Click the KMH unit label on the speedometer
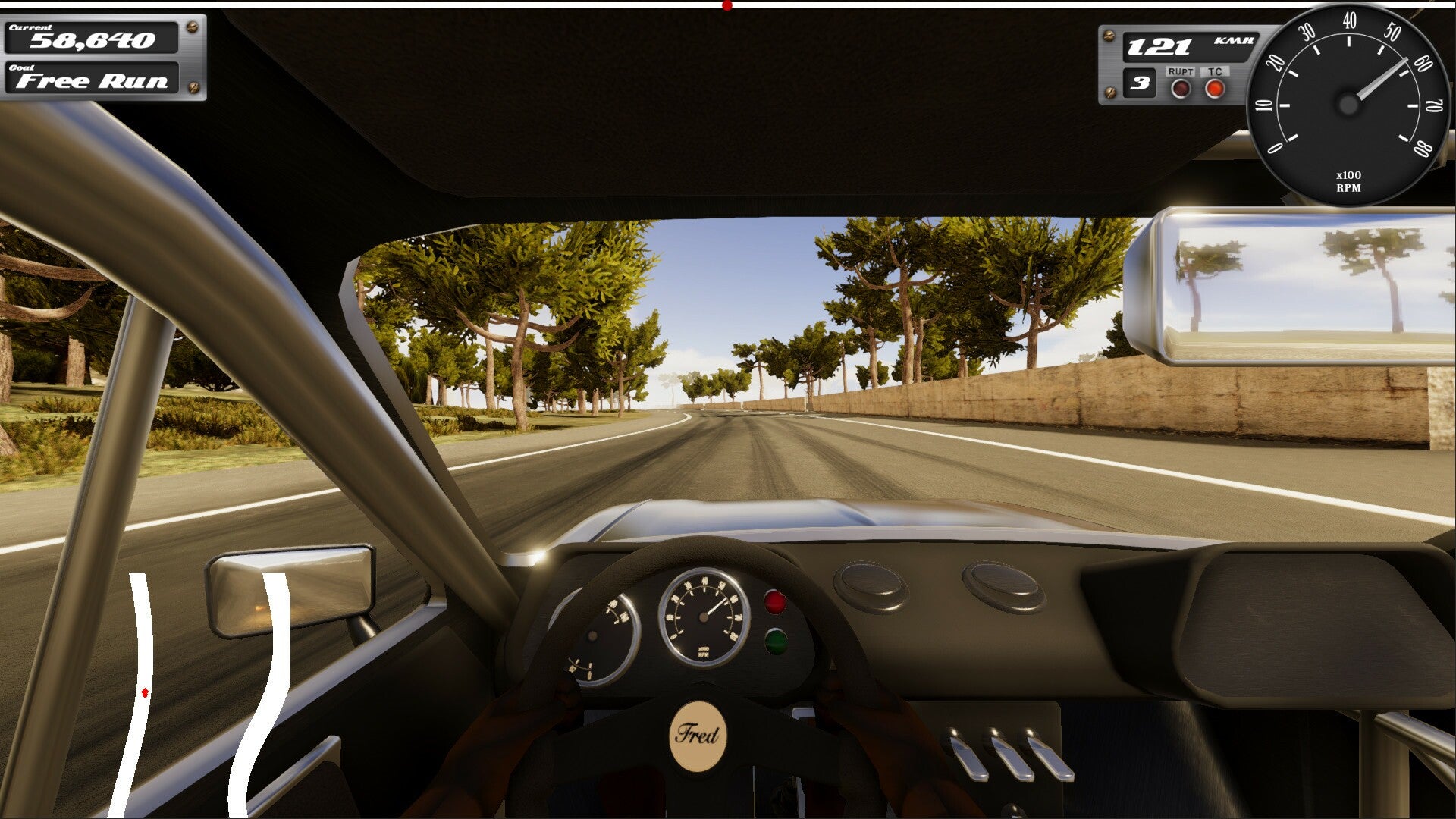The width and height of the screenshot is (1456, 819). point(1232,42)
